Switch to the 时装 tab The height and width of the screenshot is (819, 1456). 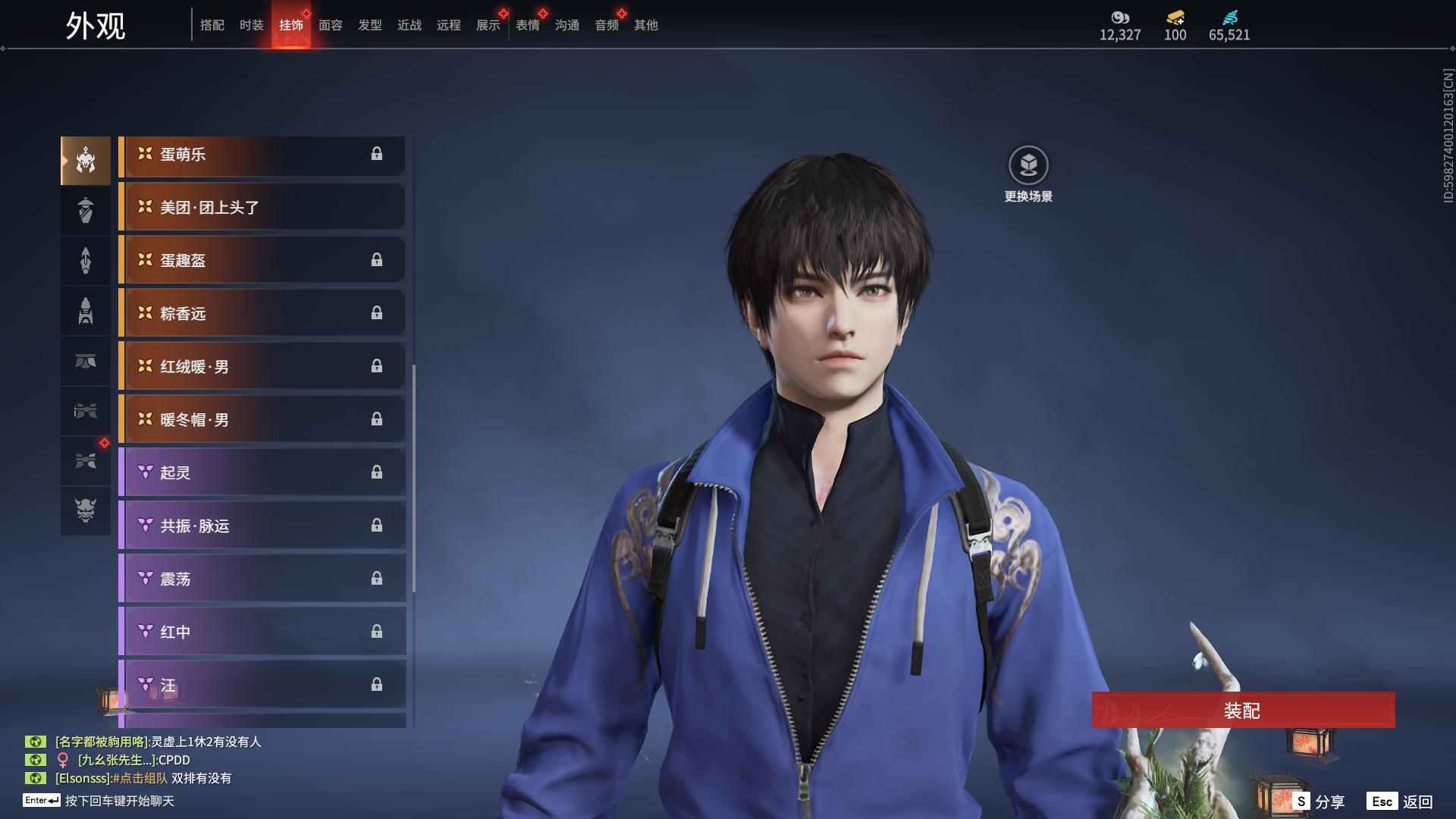pyautogui.click(x=251, y=25)
